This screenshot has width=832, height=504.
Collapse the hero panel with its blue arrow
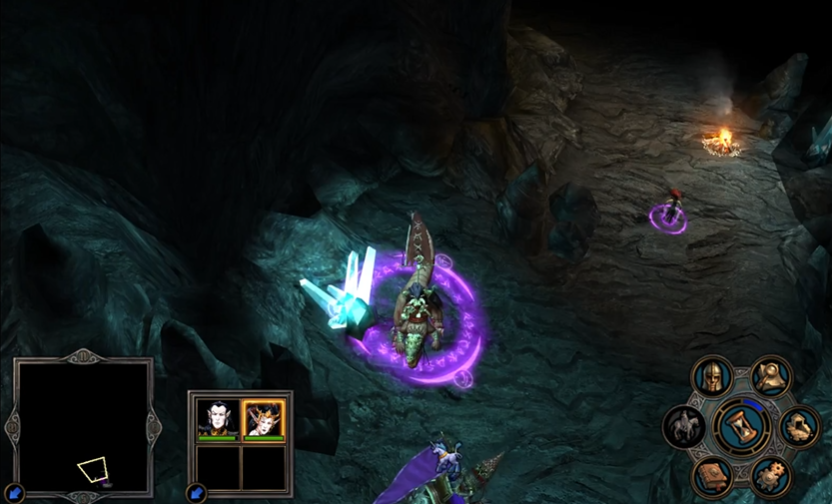click(x=196, y=492)
